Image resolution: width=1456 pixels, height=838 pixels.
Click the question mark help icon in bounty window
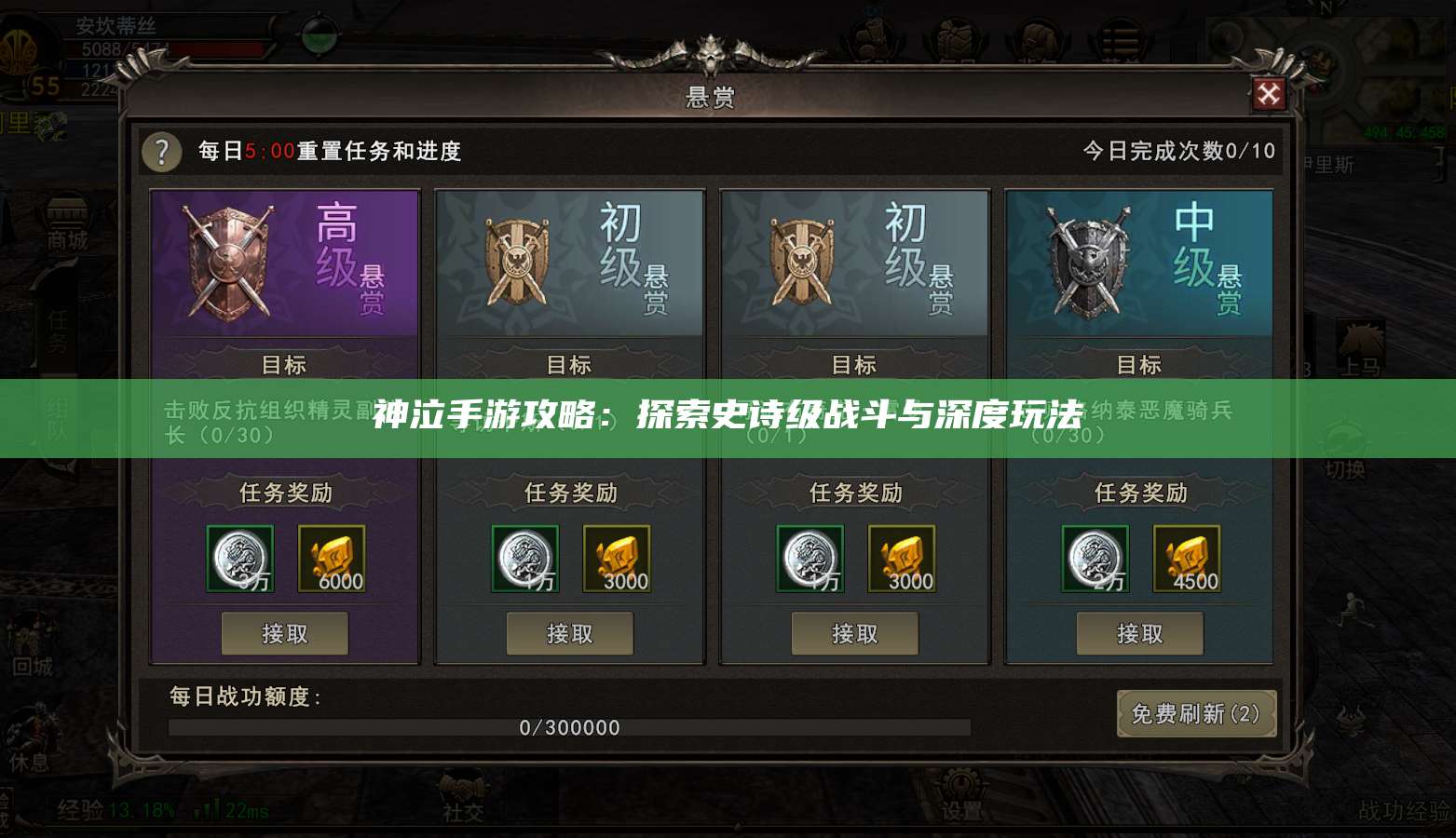tap(161, 153)
